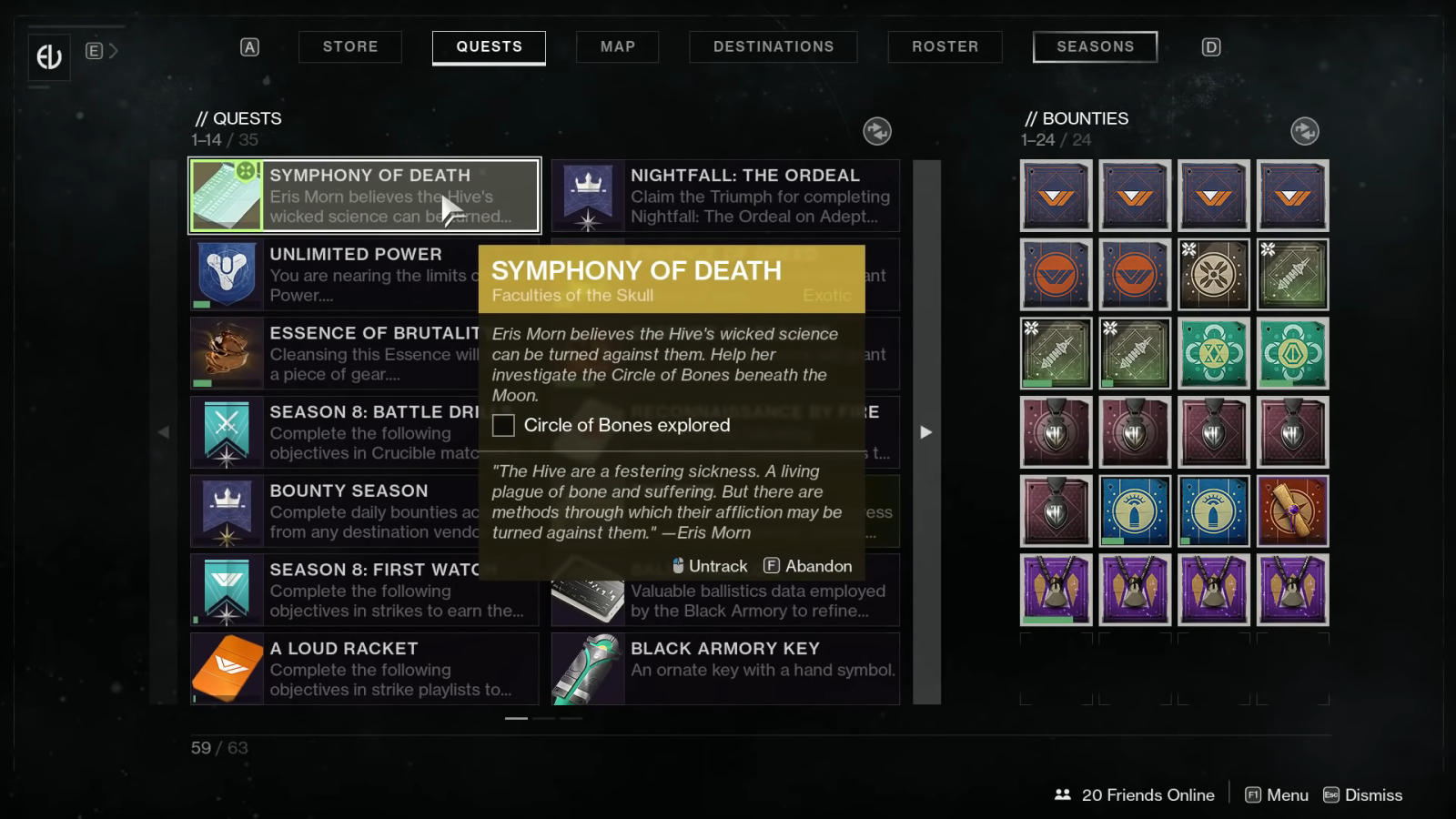Click the bounties sort toggle icon
The width and height of the screenshot is (1456, 819).
click(x=1305, y=131)
